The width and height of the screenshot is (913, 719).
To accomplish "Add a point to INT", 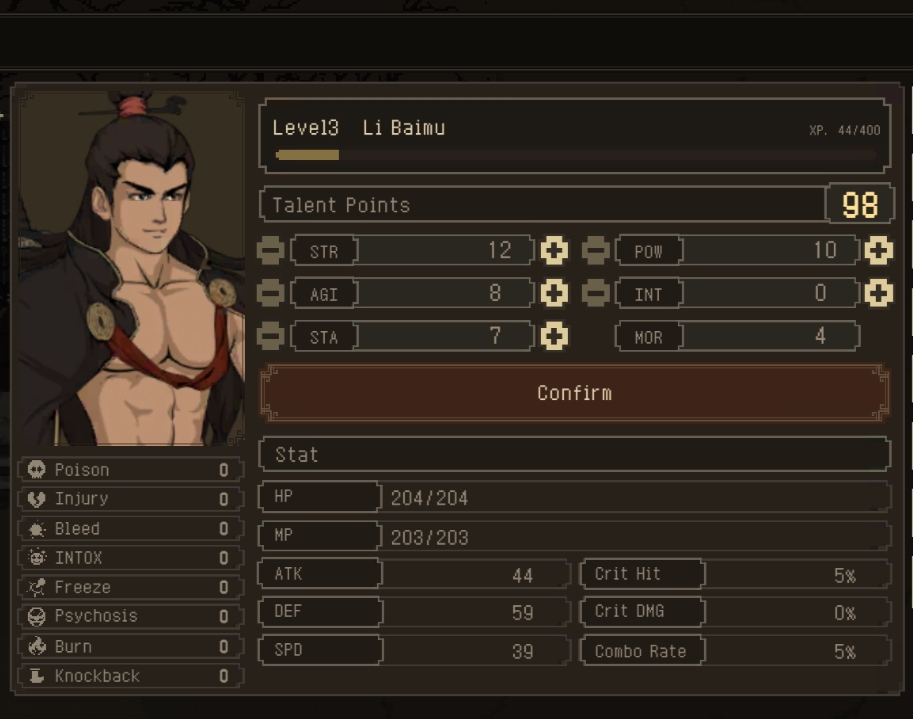I will pyautogui.click(x=878, y=293).
